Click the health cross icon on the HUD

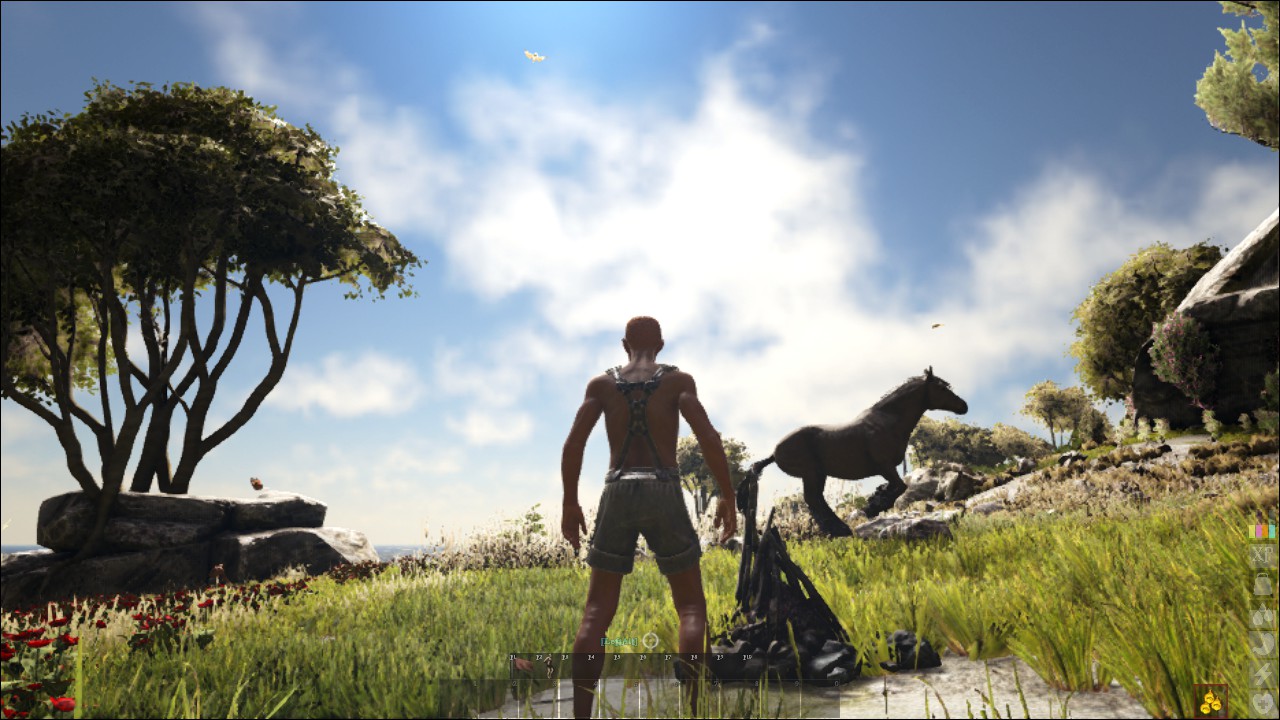[x=1260, y=702]
